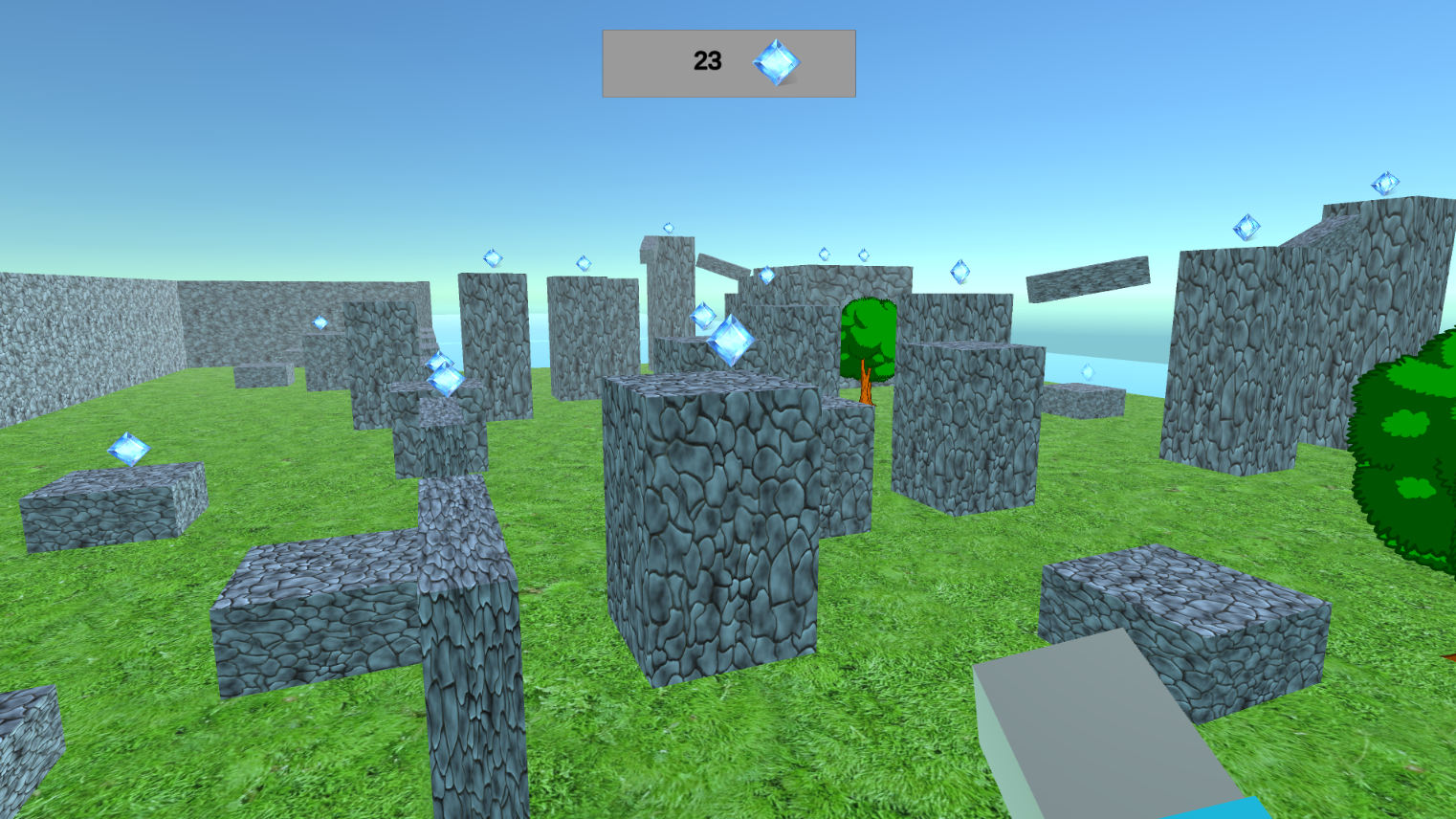Click the crystal near the distant right pillar
This screenshot has width=1456, height=819.
pos(1087,373)
